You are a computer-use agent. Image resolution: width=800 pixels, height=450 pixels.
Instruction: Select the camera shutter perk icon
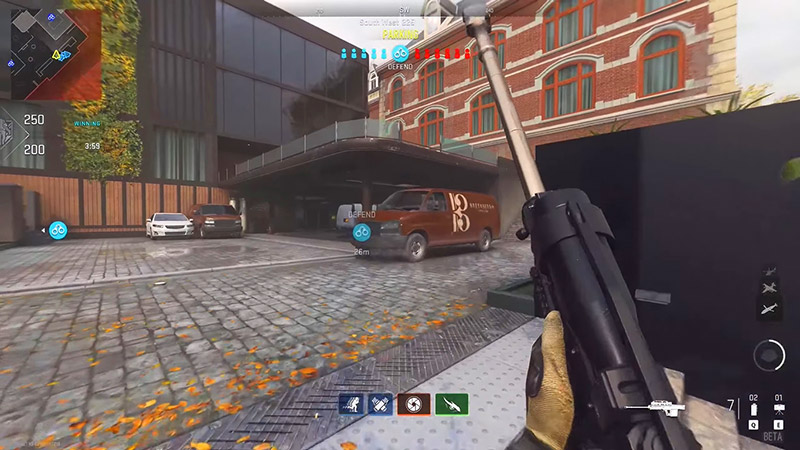[x=417, y=405]
